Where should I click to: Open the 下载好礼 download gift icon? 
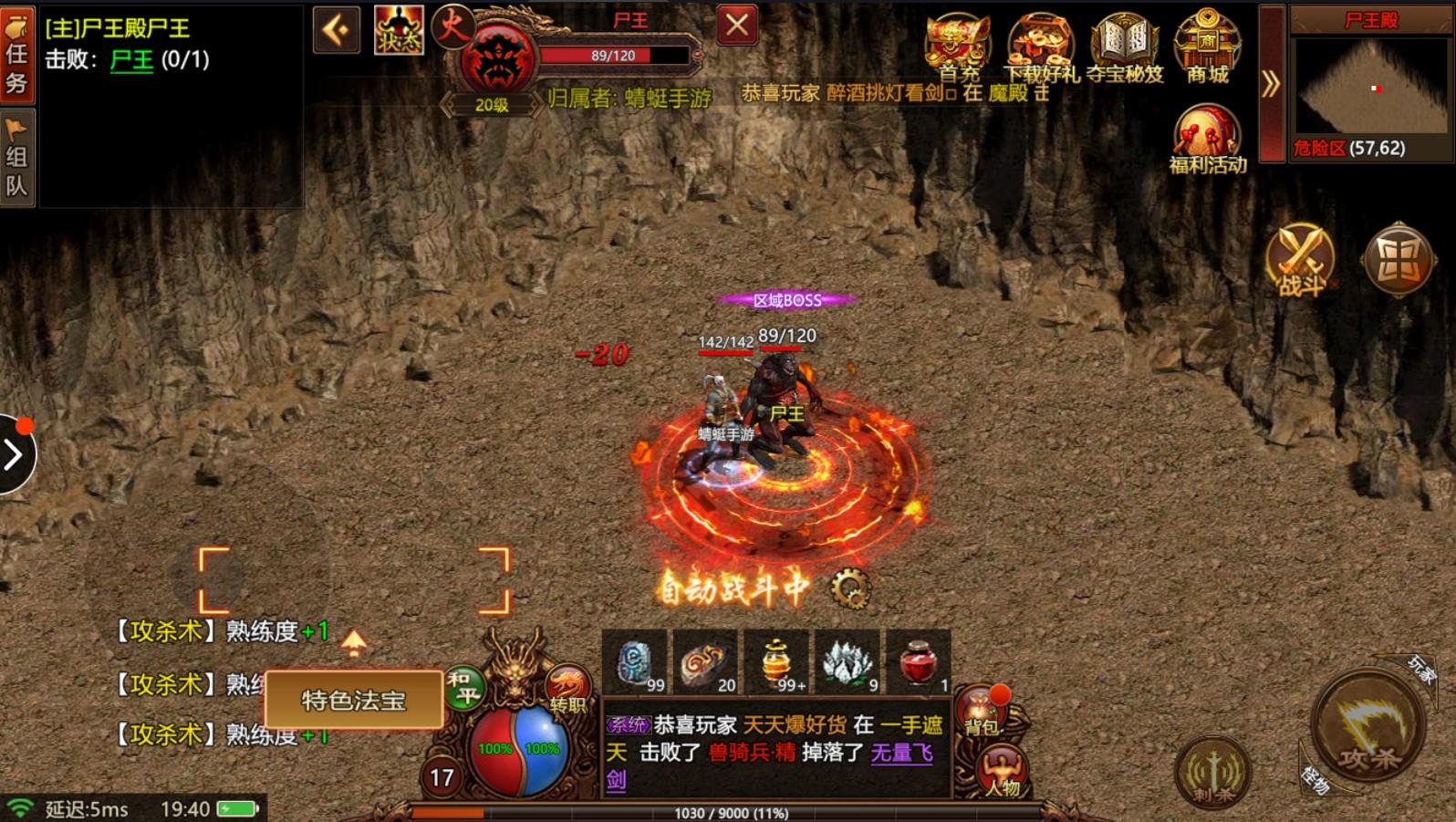(x=1040, y=47)
